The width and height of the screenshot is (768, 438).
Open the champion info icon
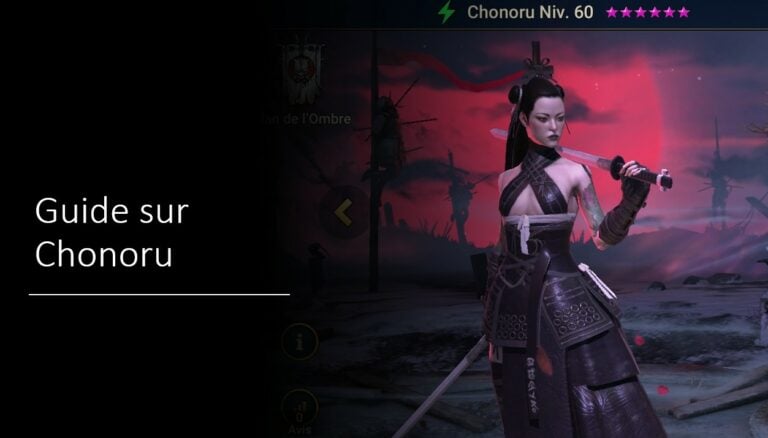[300, 343]
